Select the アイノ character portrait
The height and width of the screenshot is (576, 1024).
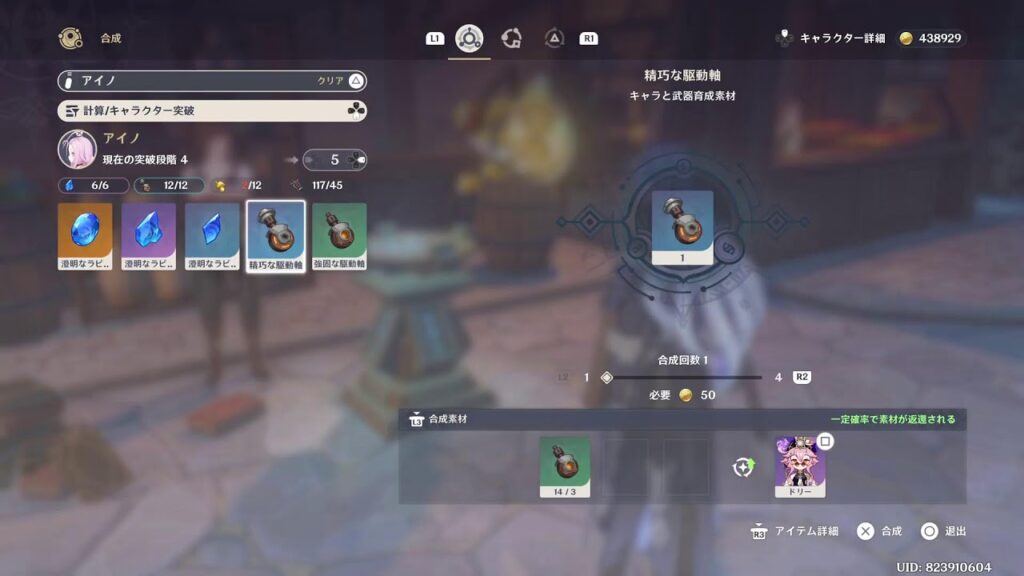tap(77, 149)
